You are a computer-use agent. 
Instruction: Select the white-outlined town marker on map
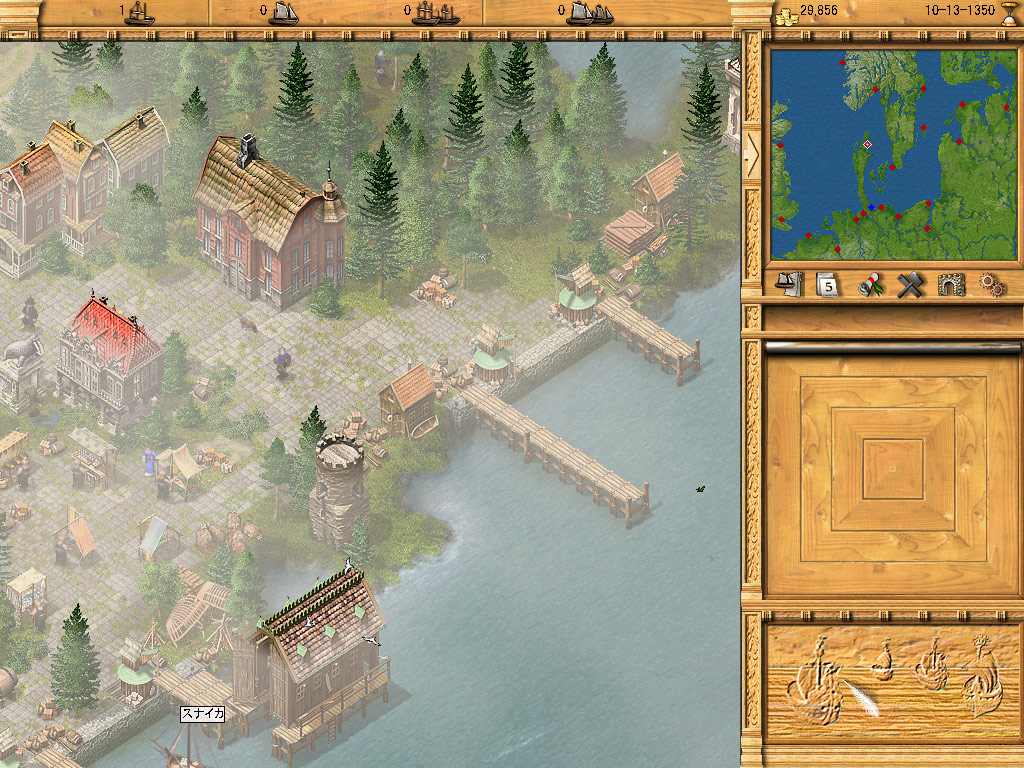pos(867,145)
